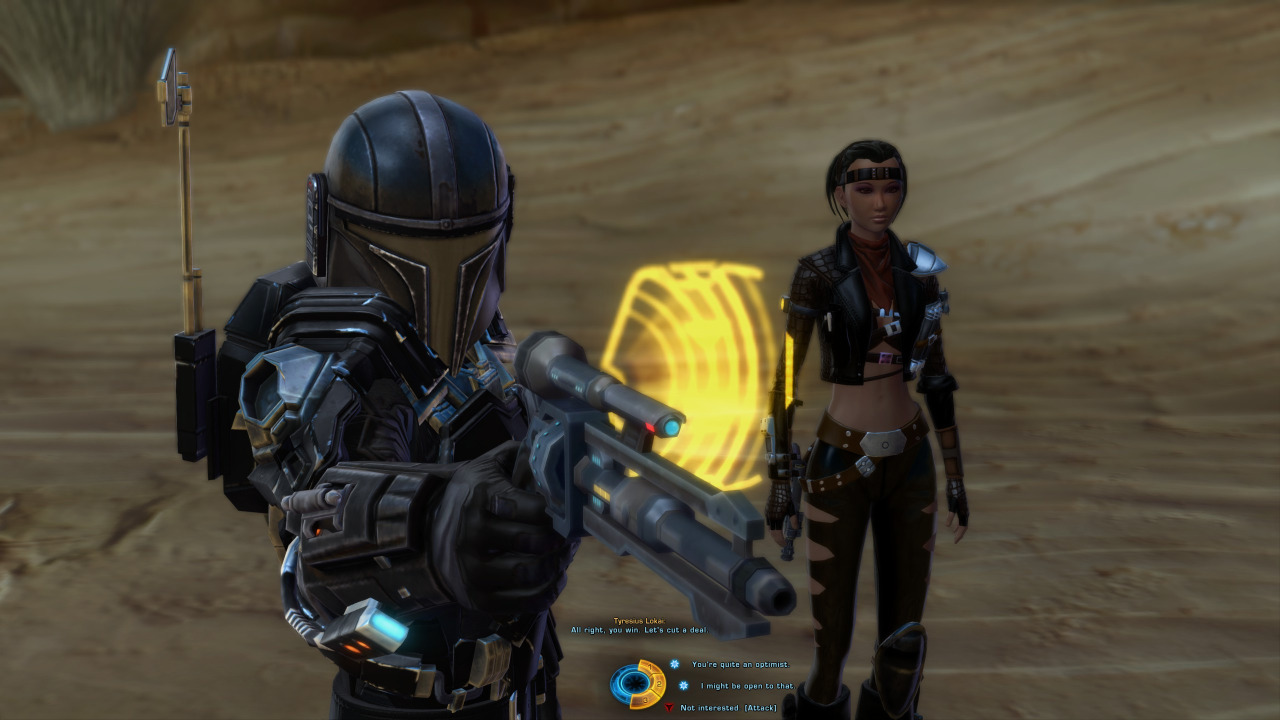1280x720 pixels.
Task: Click the blue snowflake icon beside the optimist reply
Action: (x=674, y=664)
